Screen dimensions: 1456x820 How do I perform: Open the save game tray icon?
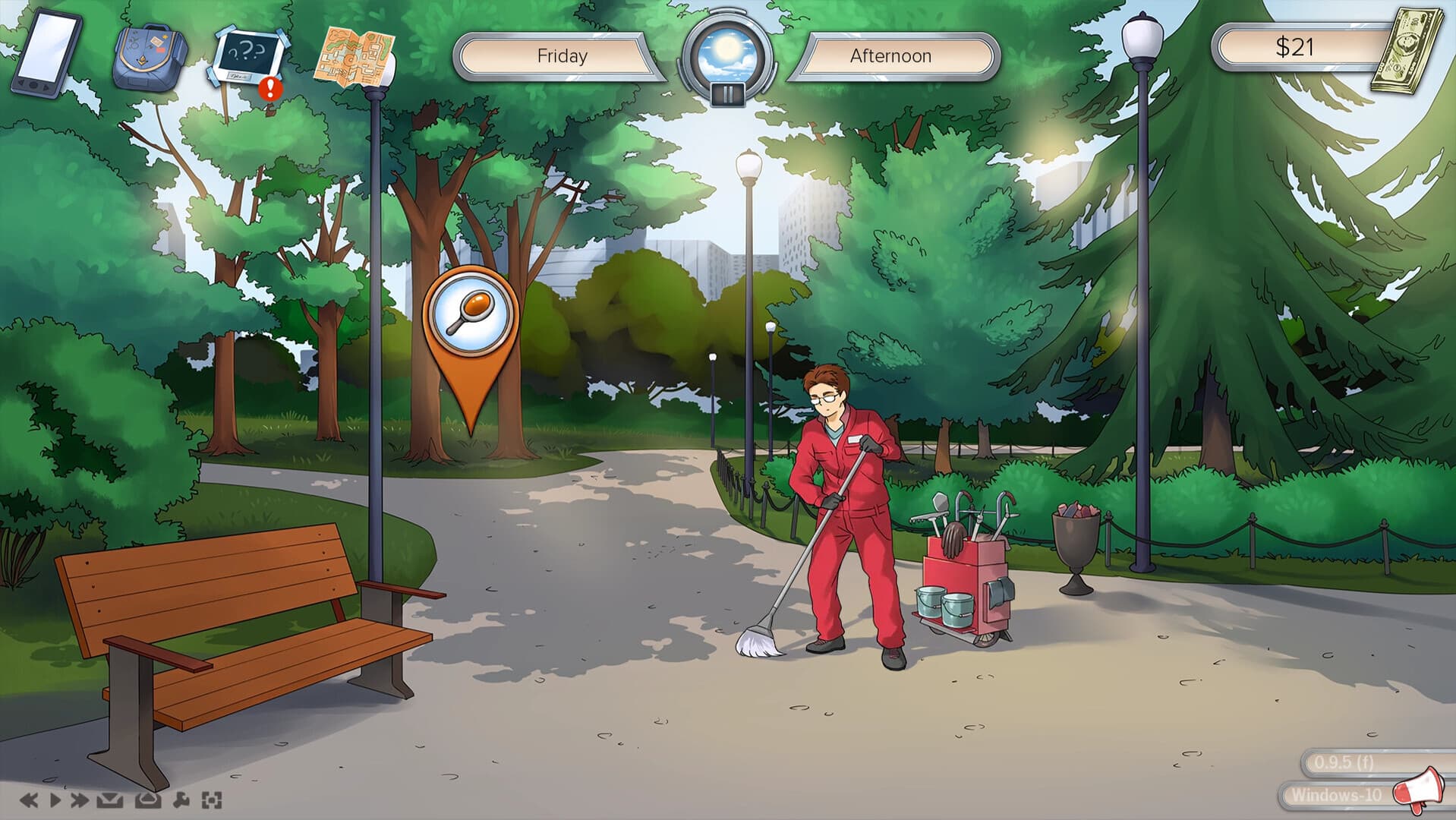pyautogui.click(x=110, y=799)
